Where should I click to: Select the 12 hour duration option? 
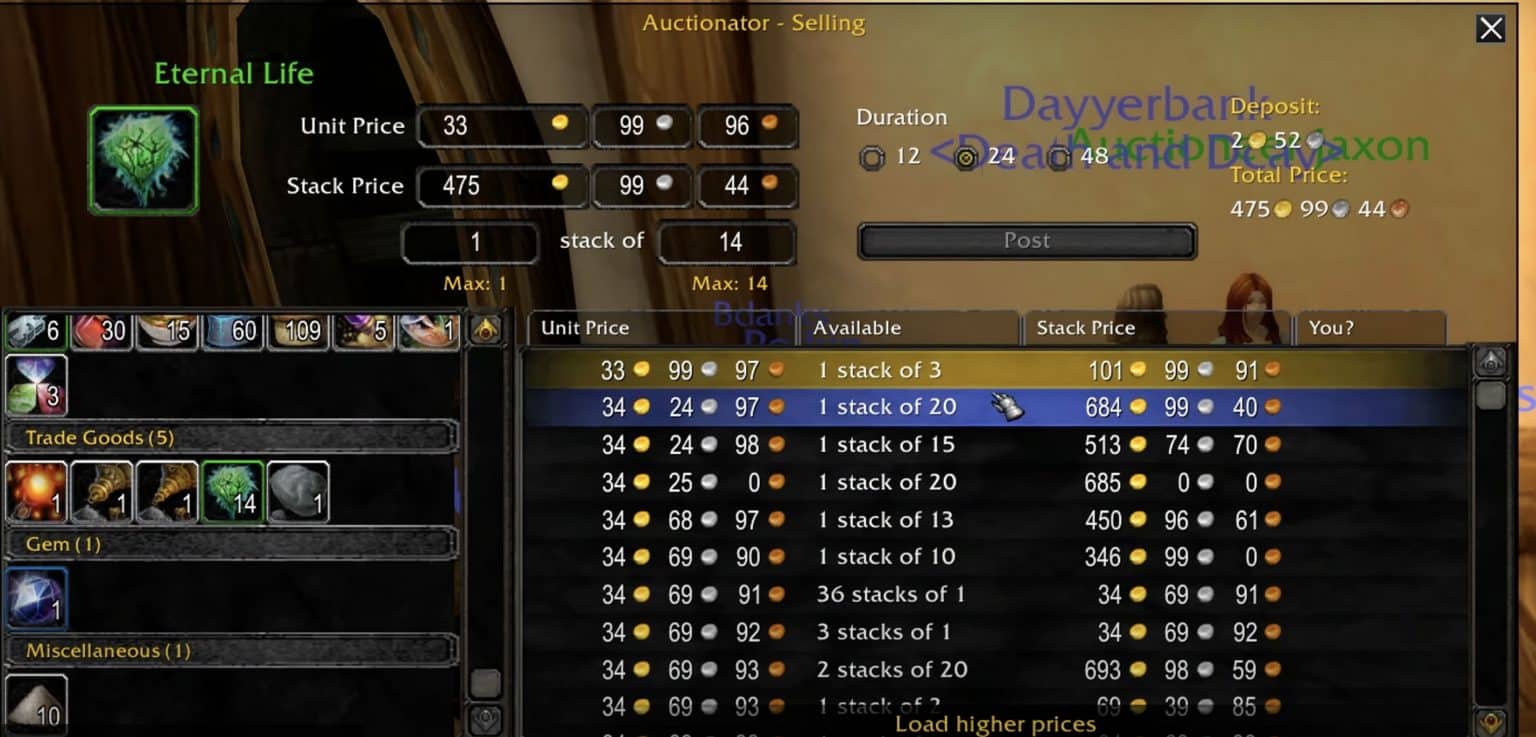coord(873,156)
